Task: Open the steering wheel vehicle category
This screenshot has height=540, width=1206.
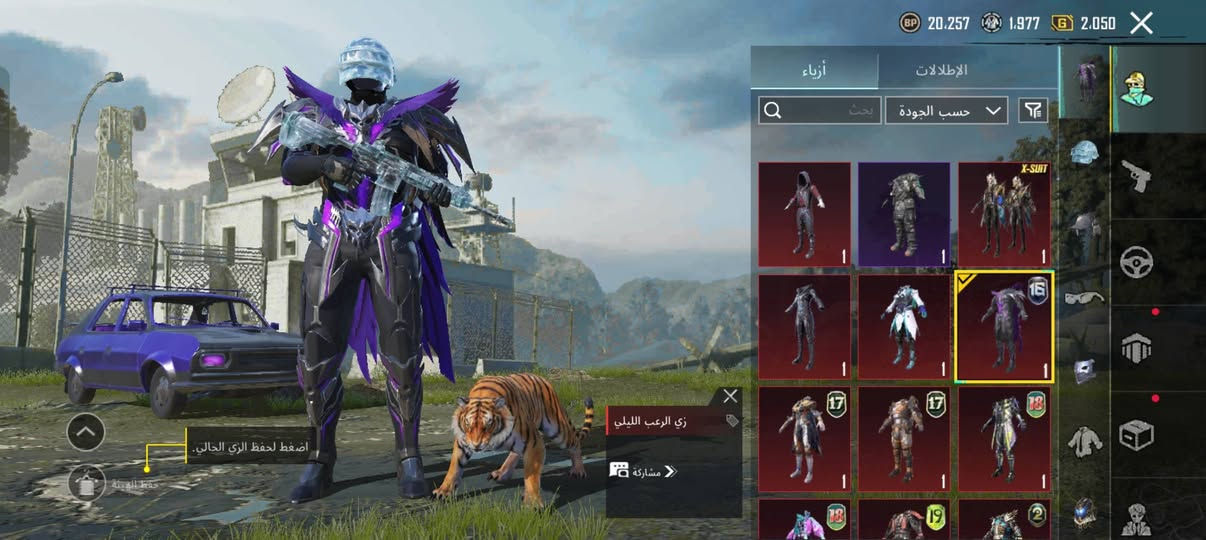Action: (x=1136, y=262)
